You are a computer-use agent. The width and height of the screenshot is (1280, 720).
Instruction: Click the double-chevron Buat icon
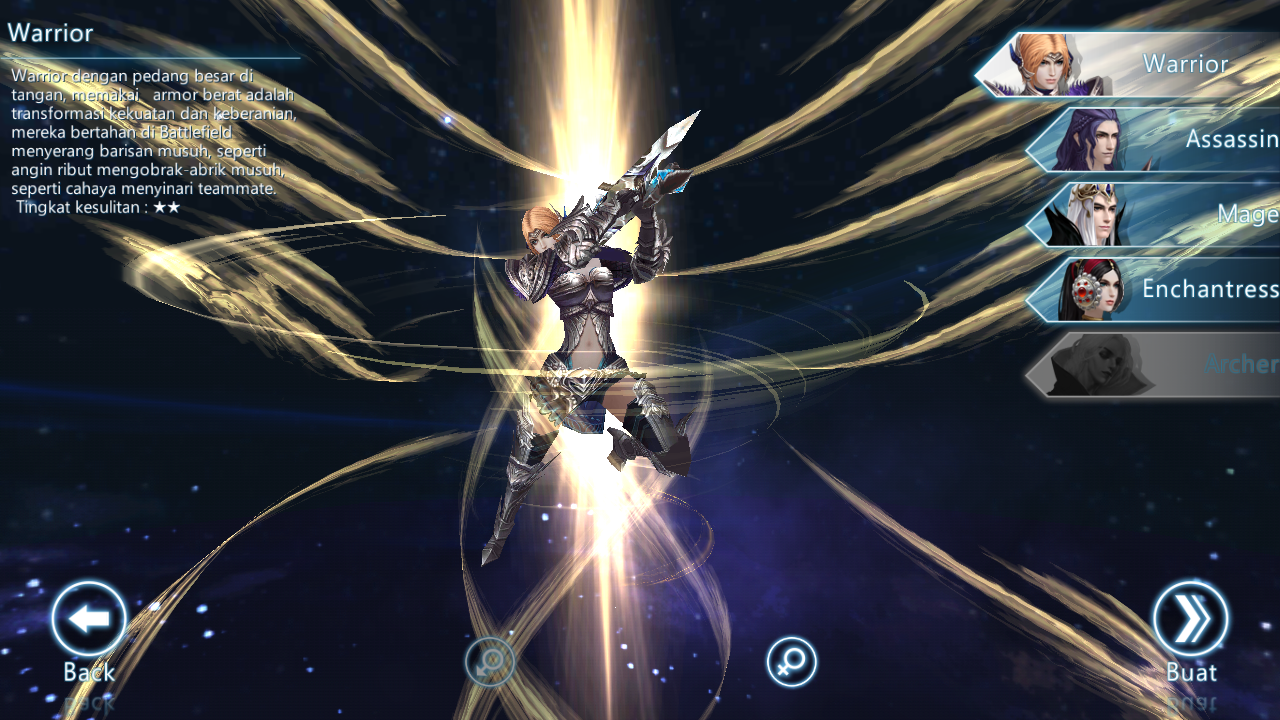tap(1190, 618)
